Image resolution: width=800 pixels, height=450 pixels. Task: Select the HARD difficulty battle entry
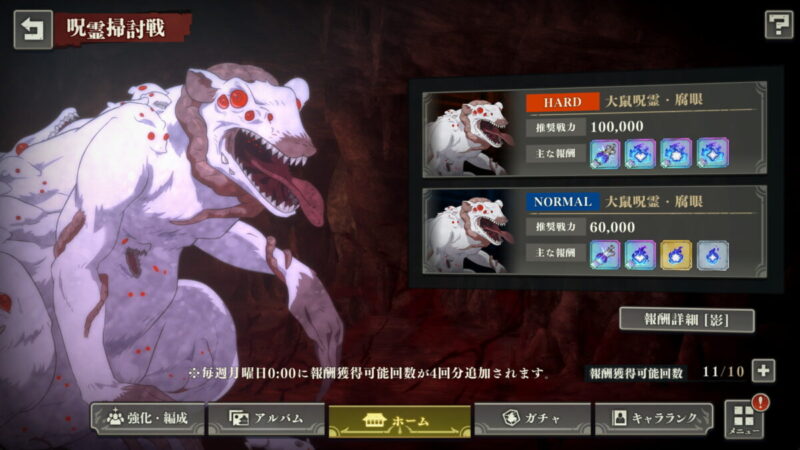coord(596,129)
